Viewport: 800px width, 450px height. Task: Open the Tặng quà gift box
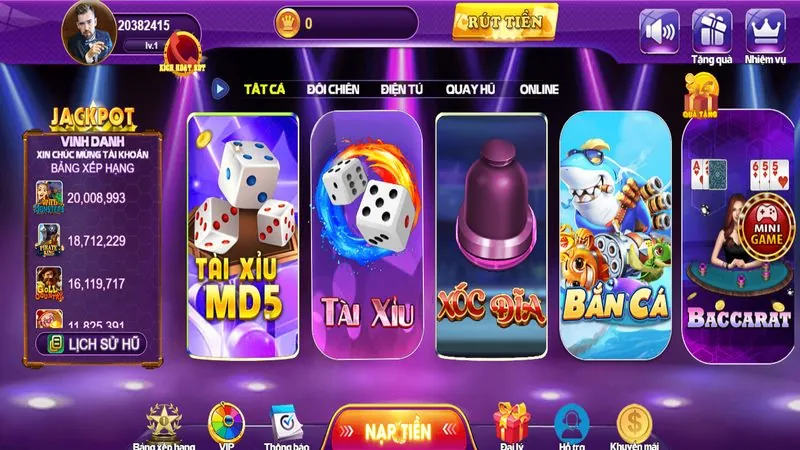pos(711,30)
